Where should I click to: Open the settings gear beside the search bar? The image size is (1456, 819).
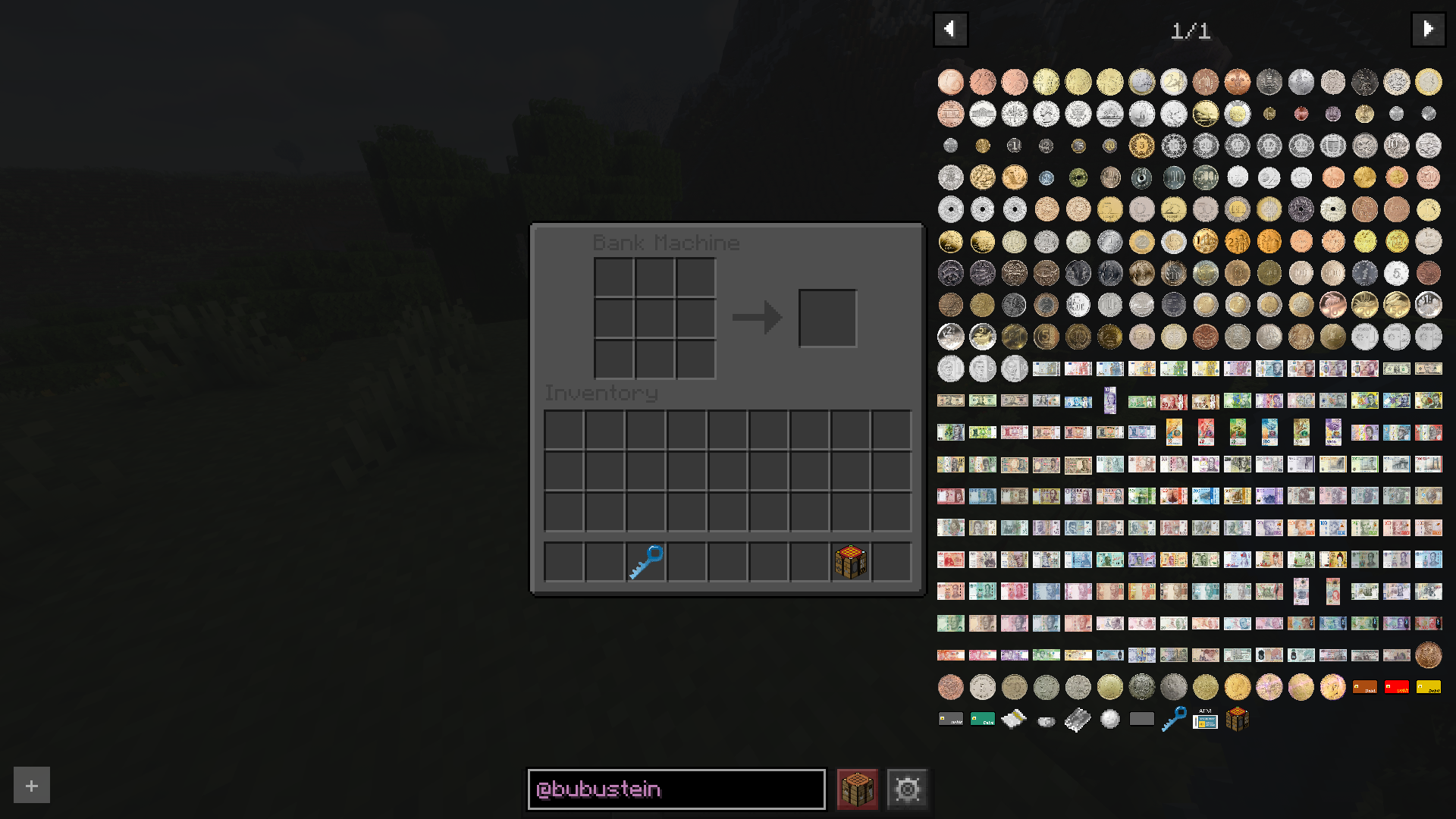pos(908,789)
